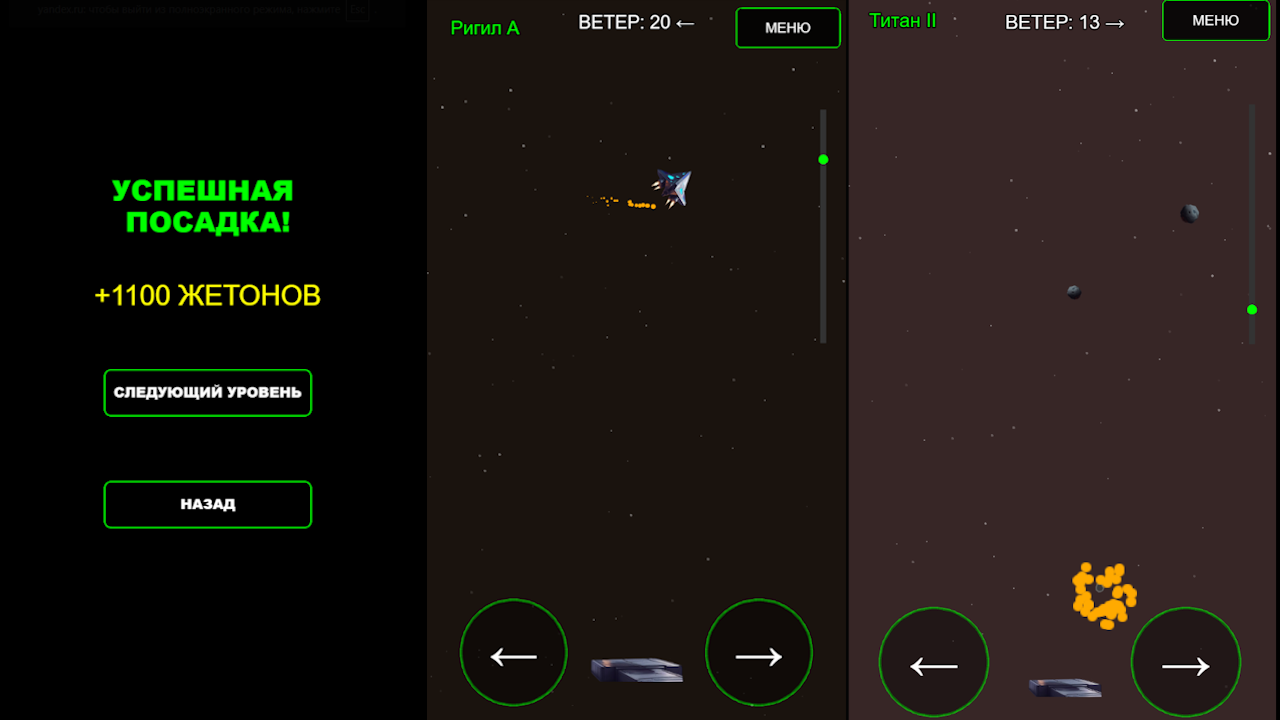Click the green dot on Титан II gauge

1250,310
